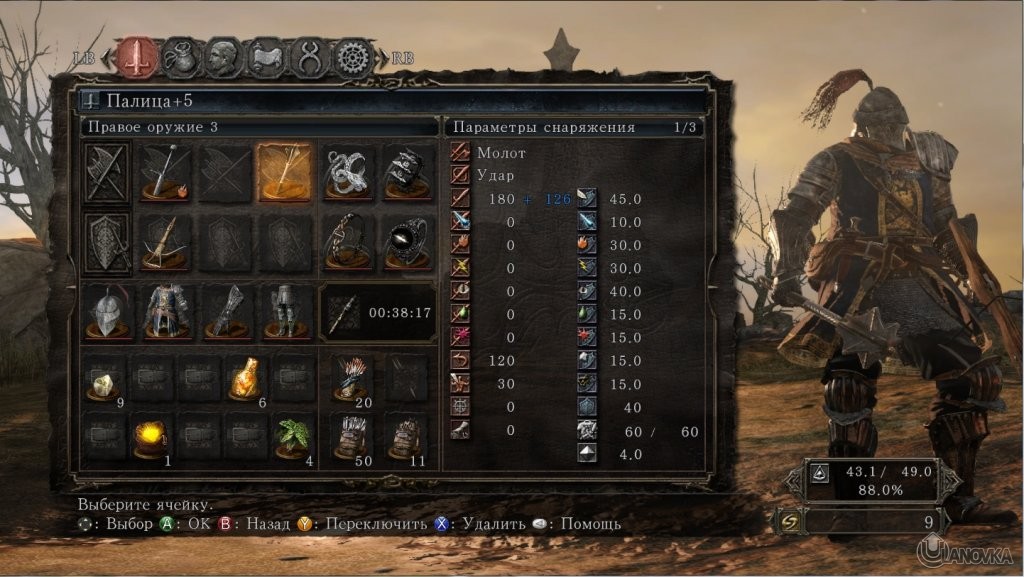Screen dimensions: 1024x577
Task: Select the gauntlets armor slot
Action: click(x=226, y=312)
